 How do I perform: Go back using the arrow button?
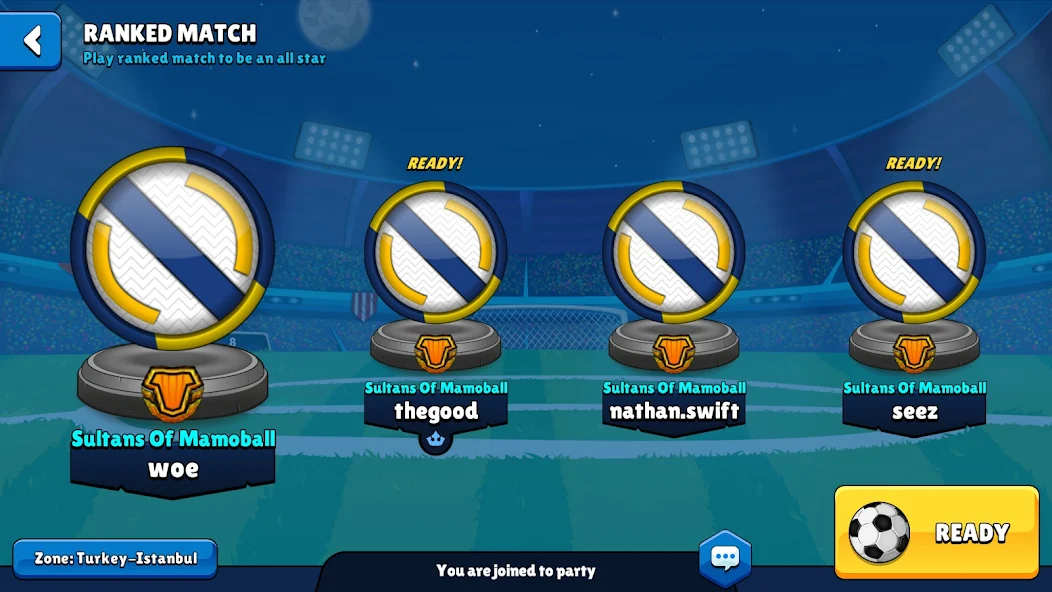click(31, 41)
